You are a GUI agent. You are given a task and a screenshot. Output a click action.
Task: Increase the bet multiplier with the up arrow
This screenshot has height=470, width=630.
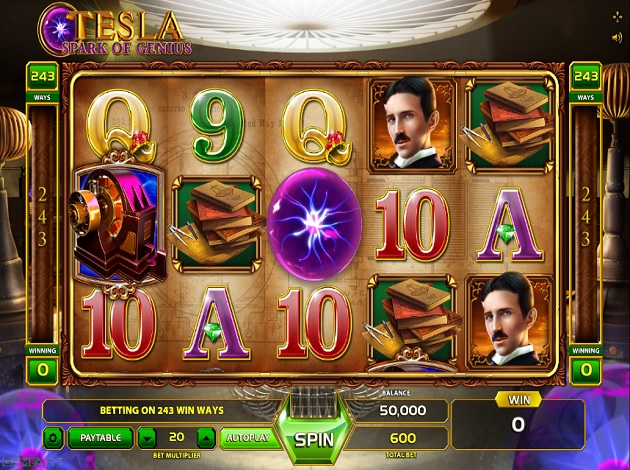pyautogui.click(x=205, y=437)
